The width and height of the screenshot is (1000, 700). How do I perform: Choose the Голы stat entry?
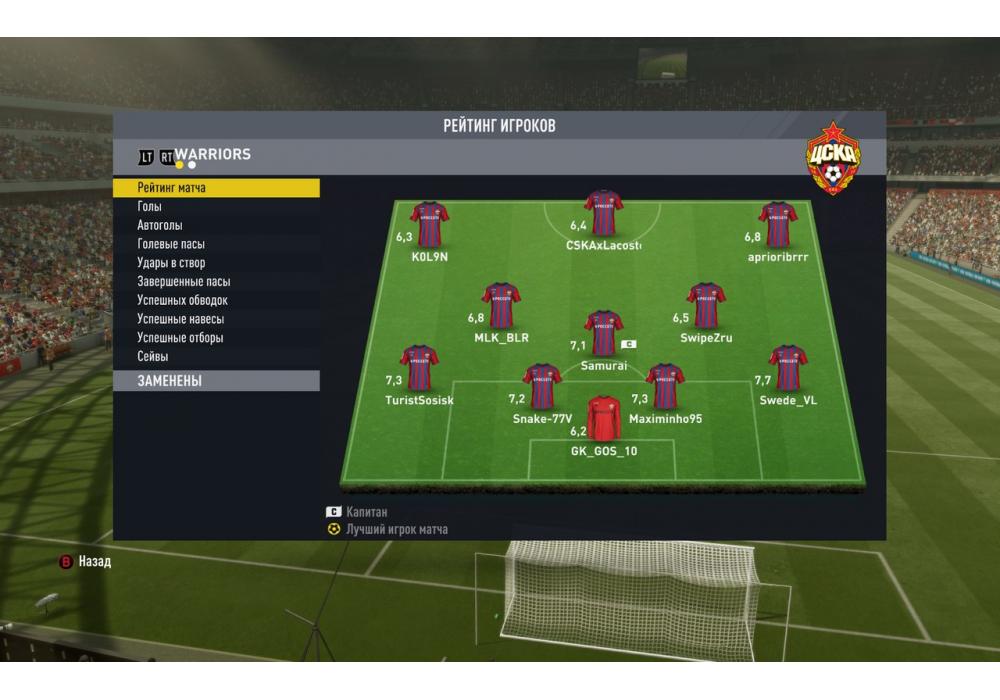[216, 207]
